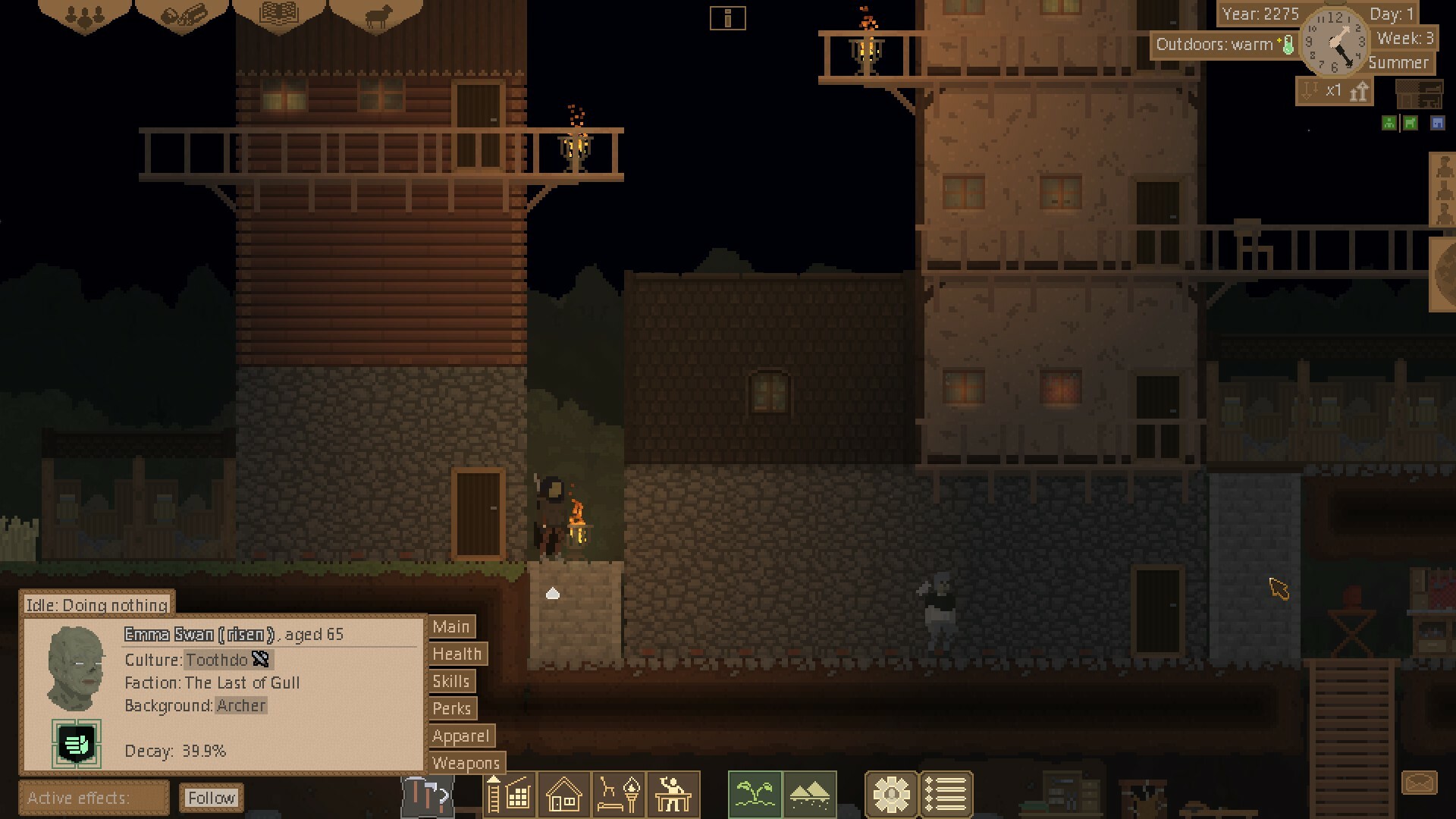Toggle the terrain resources overlay
Screen dimensions: 1456x819
coord(808,795)
